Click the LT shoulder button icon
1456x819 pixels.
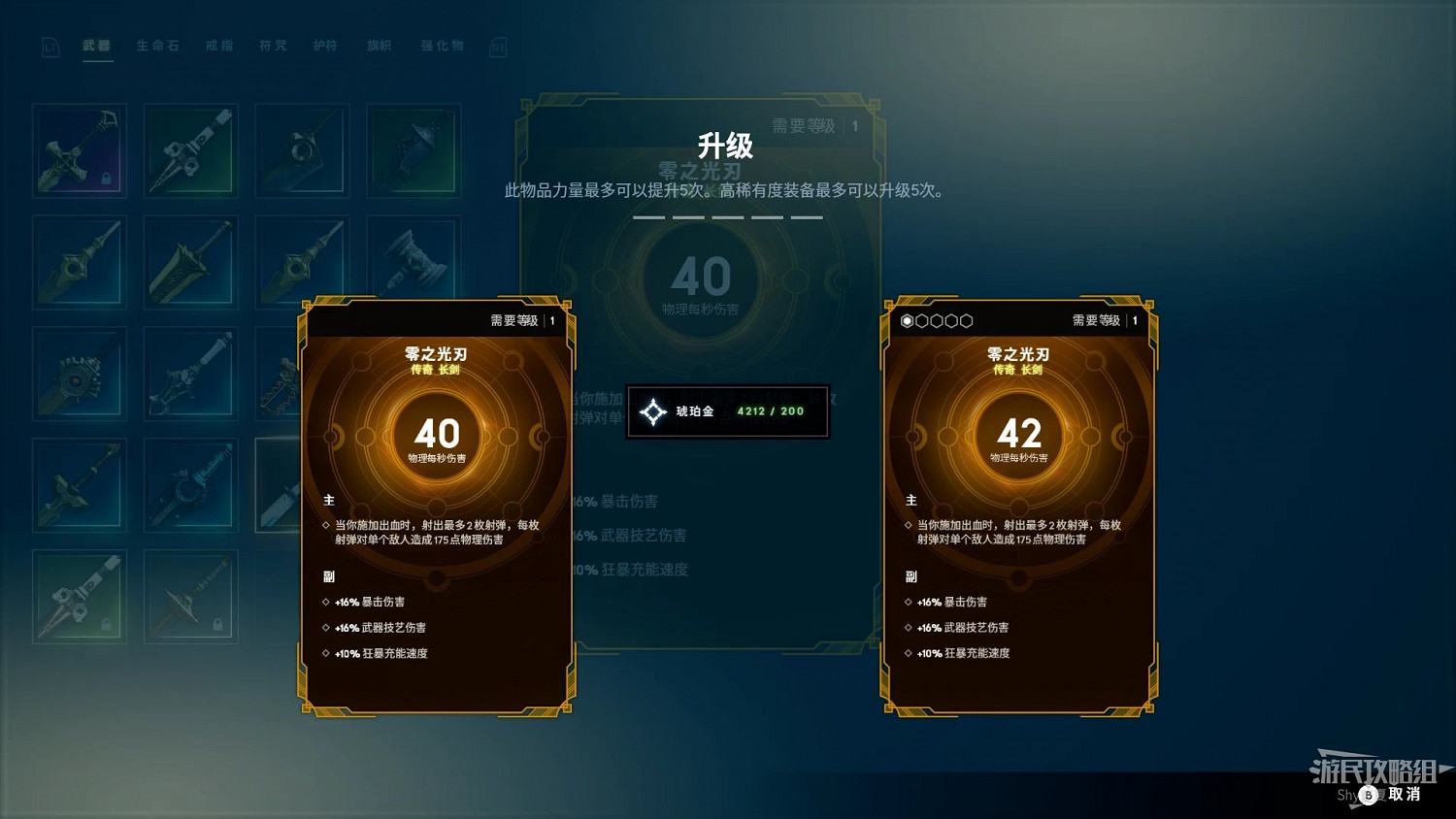coord(50,46)
